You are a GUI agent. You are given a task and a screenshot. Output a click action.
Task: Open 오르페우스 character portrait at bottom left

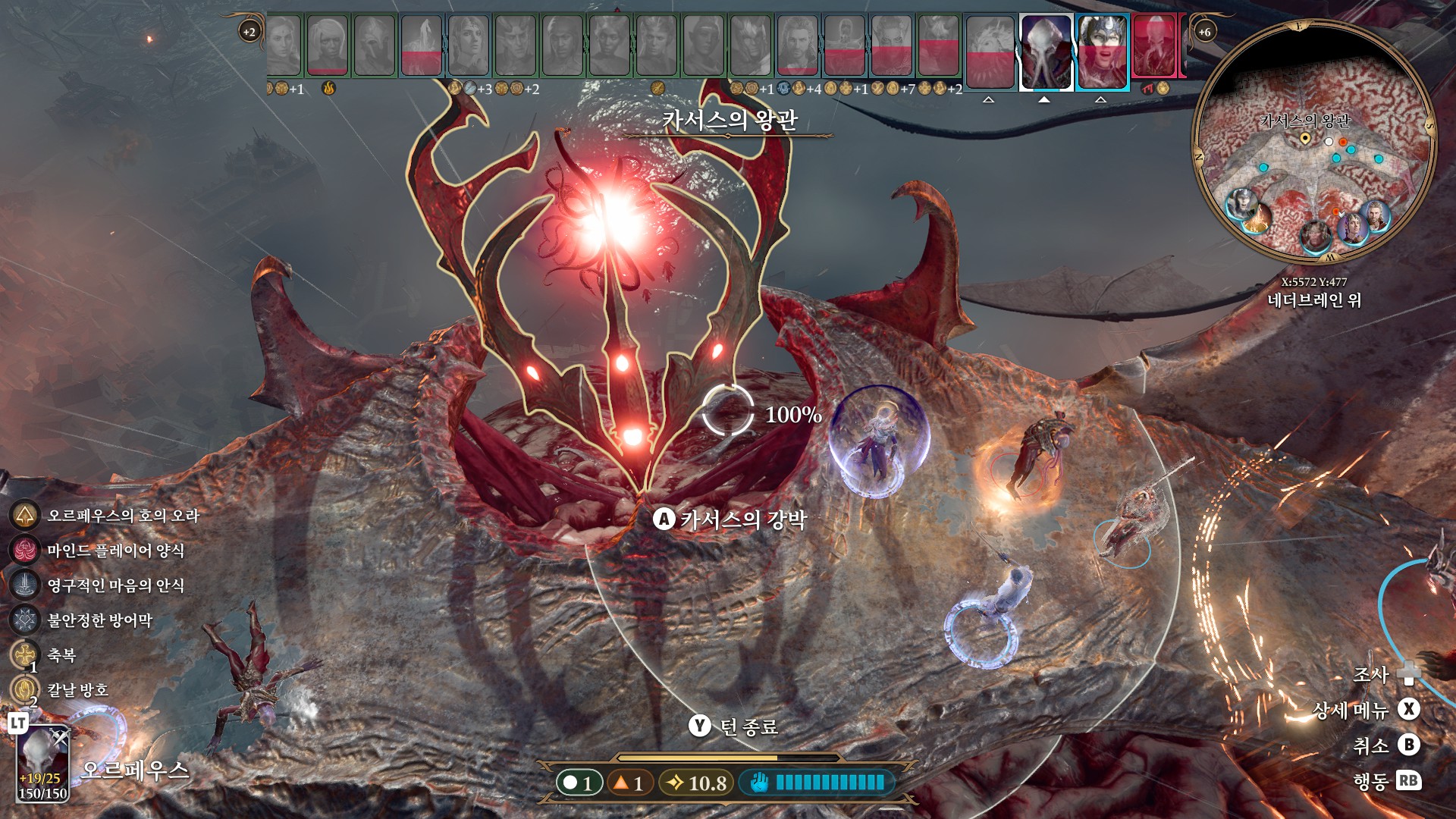(x=43, y=762)
